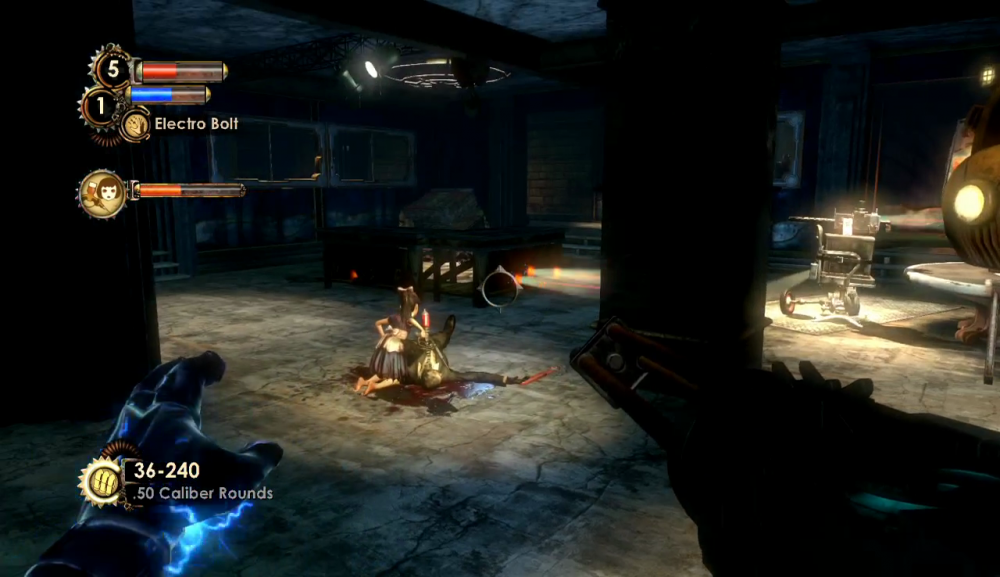
Task: Select the Electro Bolt plasmid icon
Action: (135, 126)
